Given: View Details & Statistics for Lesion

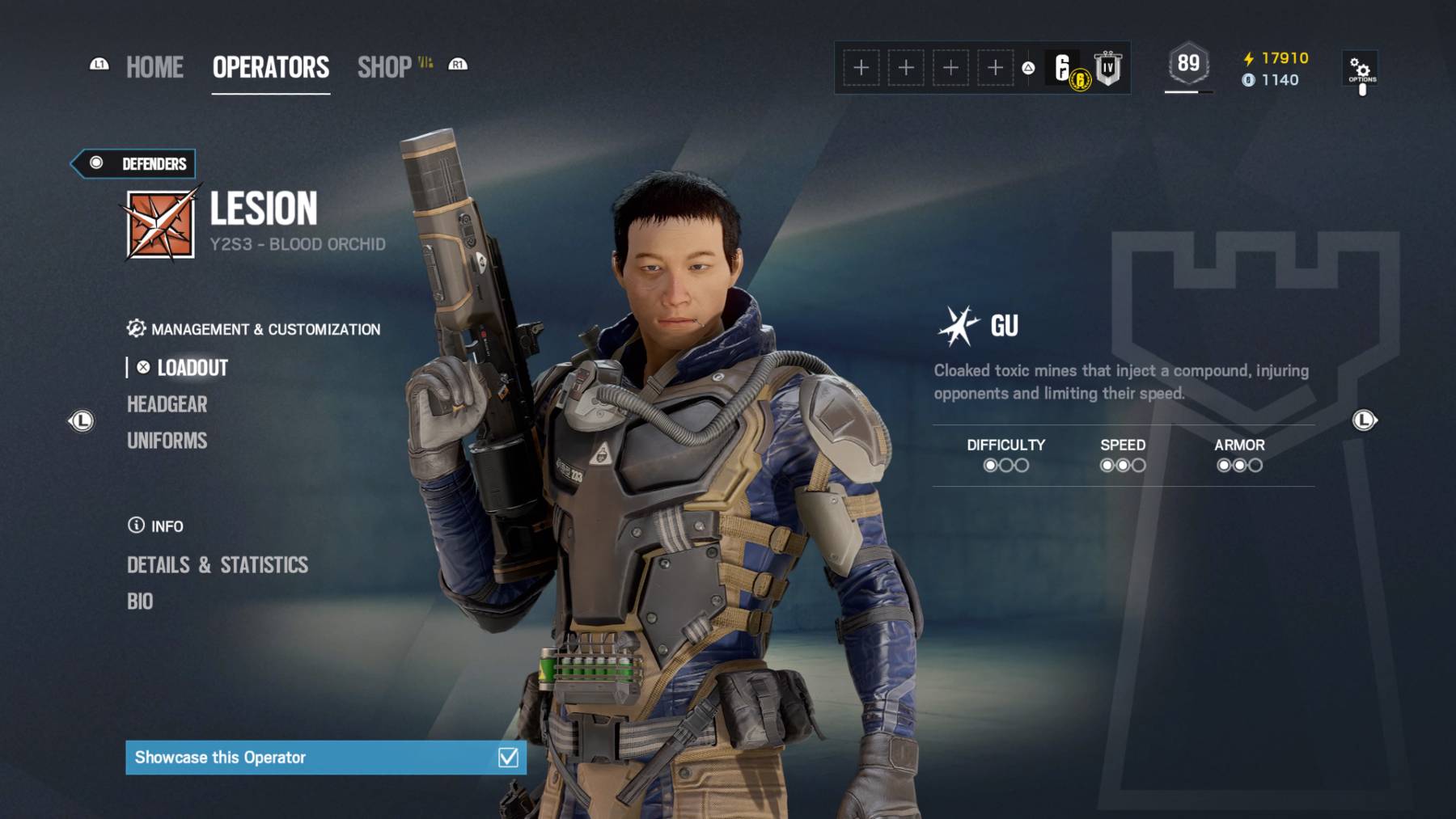Looking at the screenshot, I should coord(218,565).
